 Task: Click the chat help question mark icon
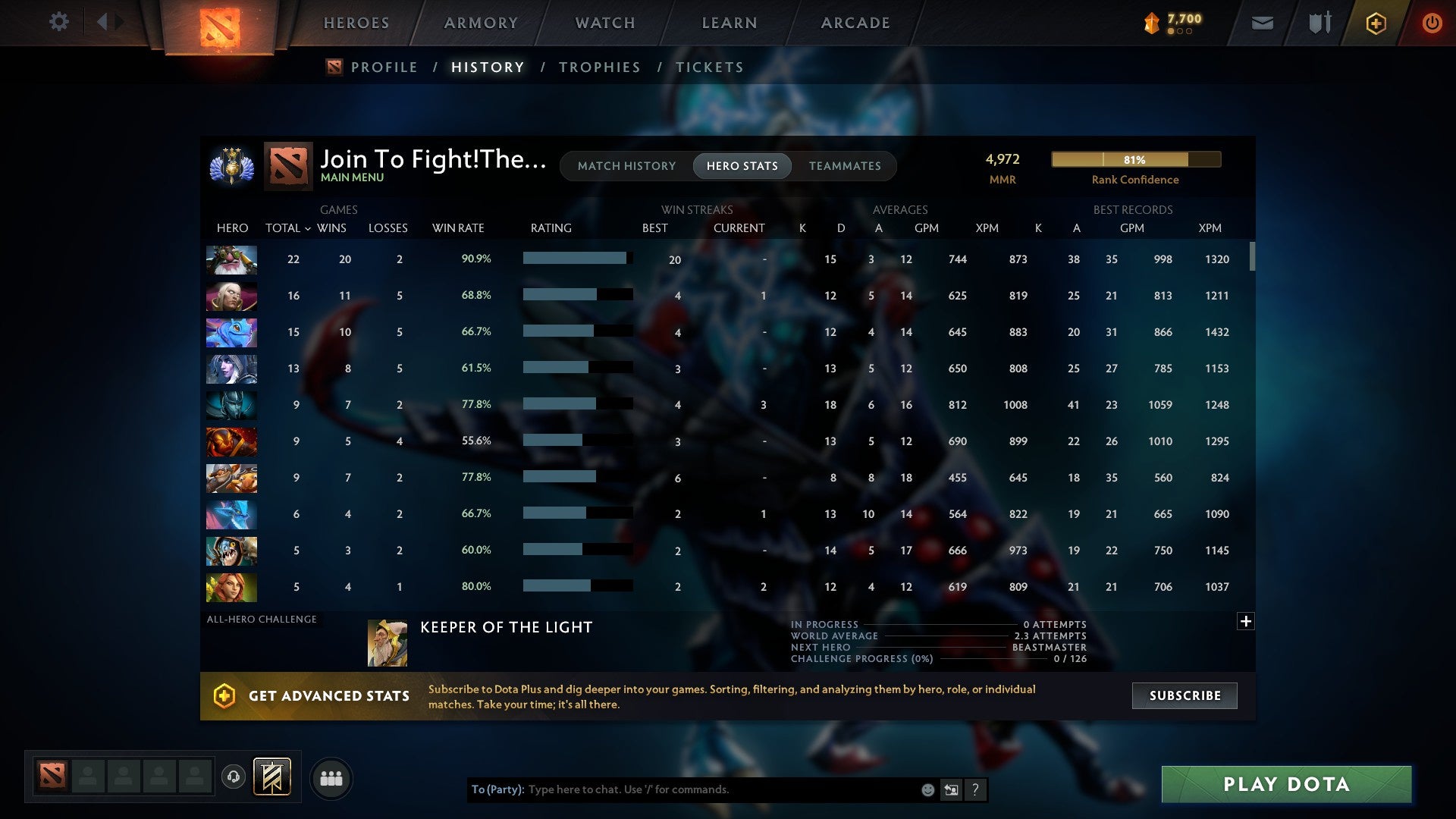click(975, 789)
